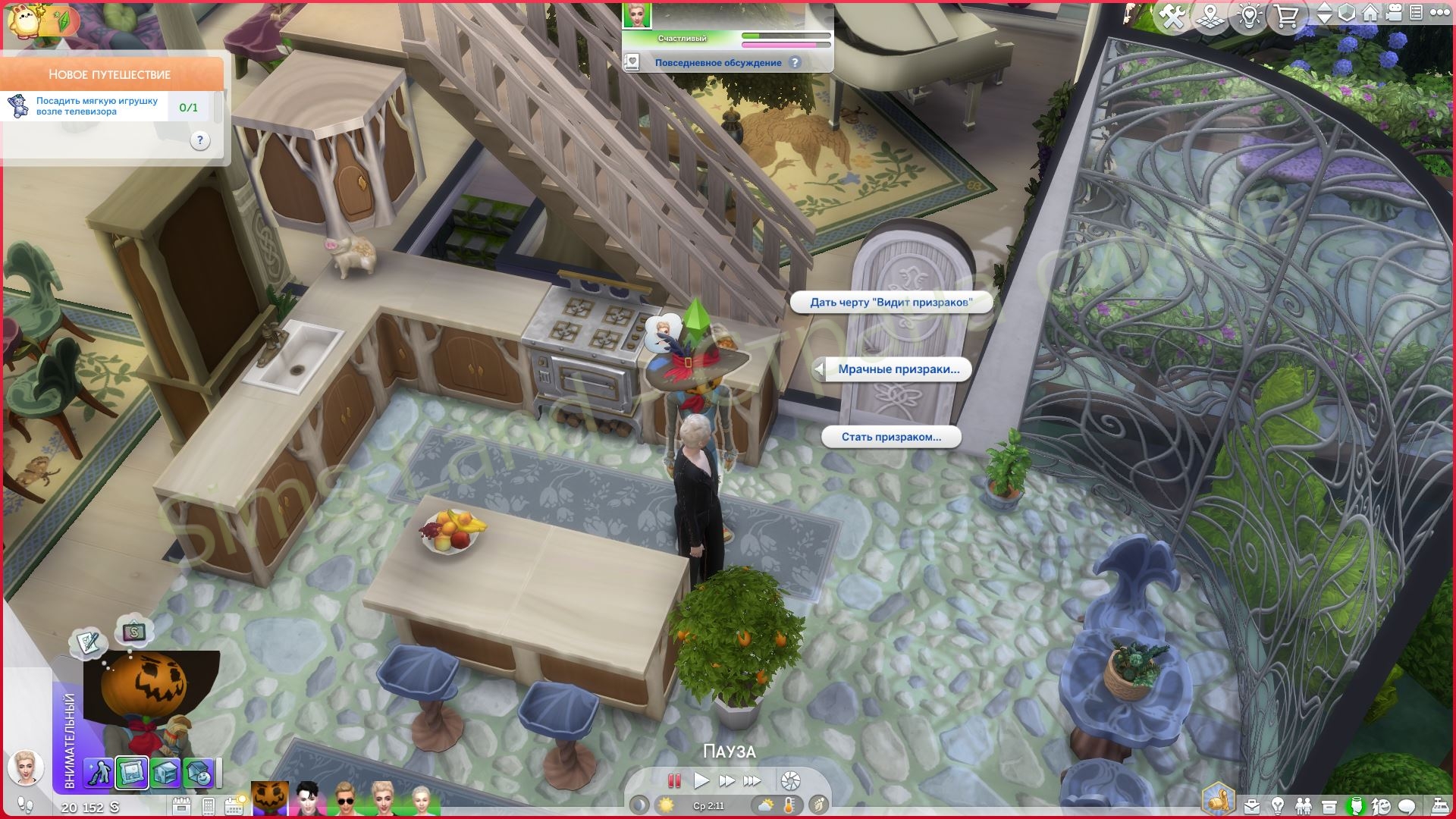Resume the game at normal play speed
Image resolution: width=1456 pixels, height=819 pixels.
pos(701,780)
